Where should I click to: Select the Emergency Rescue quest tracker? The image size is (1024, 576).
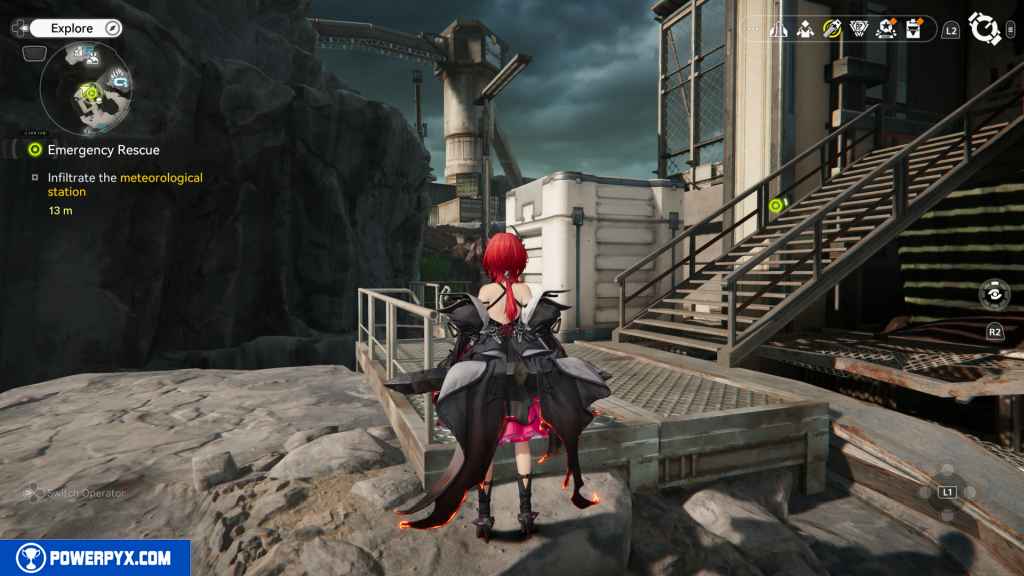pos(103,150)
